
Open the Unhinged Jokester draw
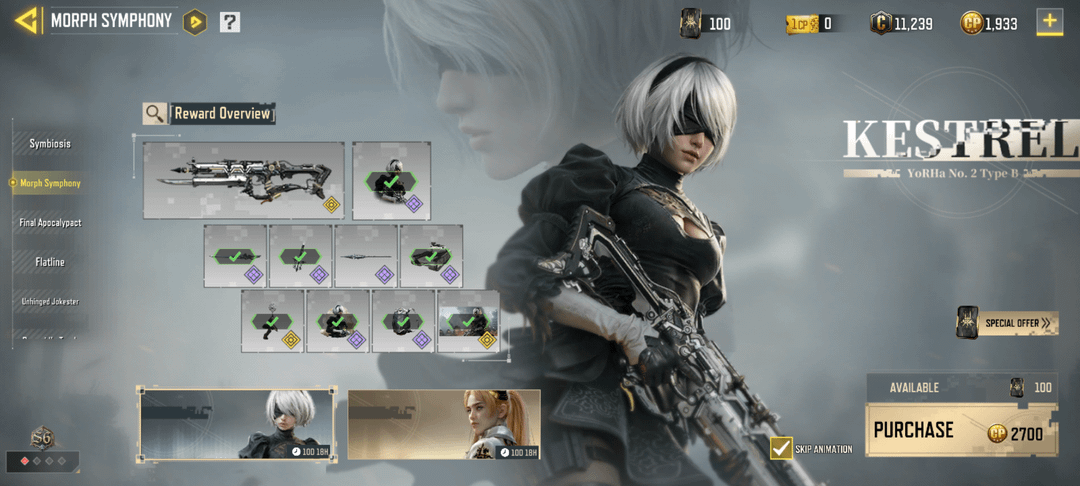50,301
